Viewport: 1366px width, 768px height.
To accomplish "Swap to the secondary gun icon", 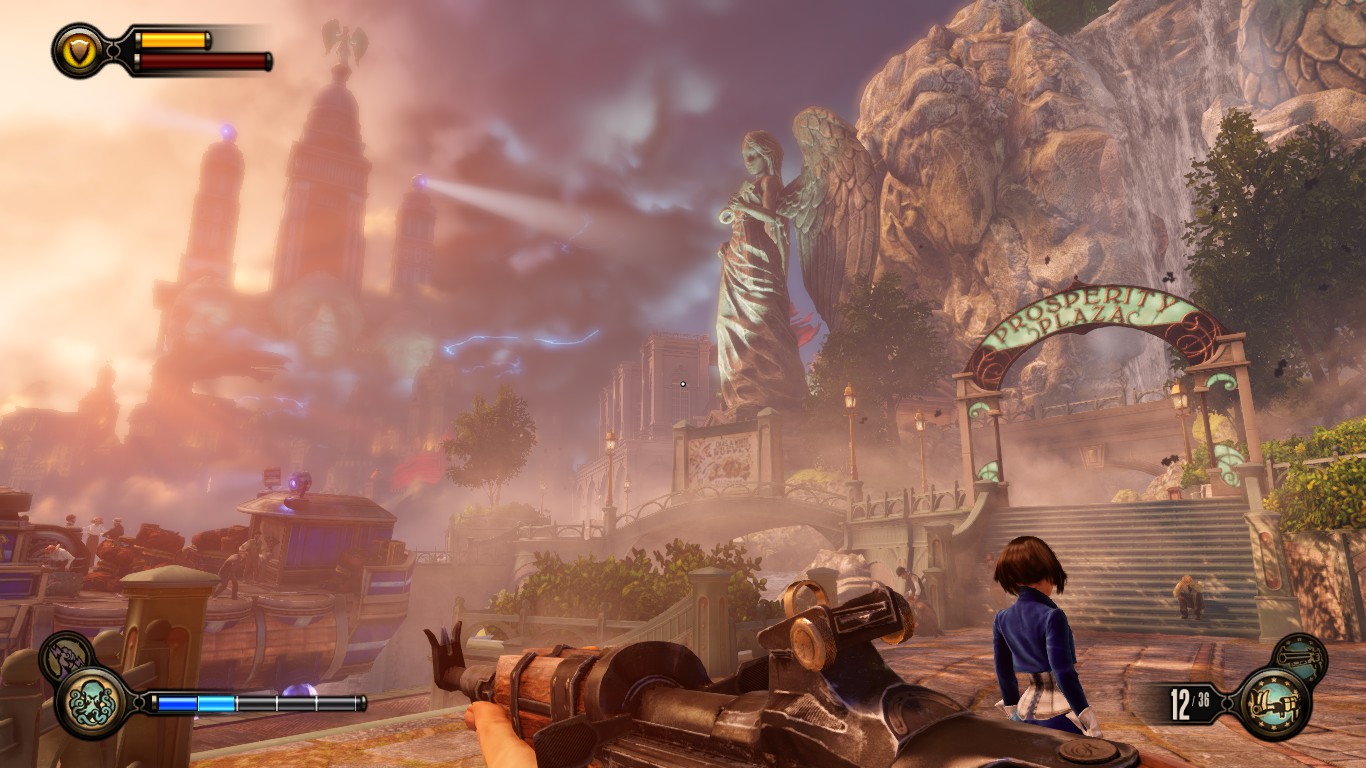I will (x=1301, y=658).
